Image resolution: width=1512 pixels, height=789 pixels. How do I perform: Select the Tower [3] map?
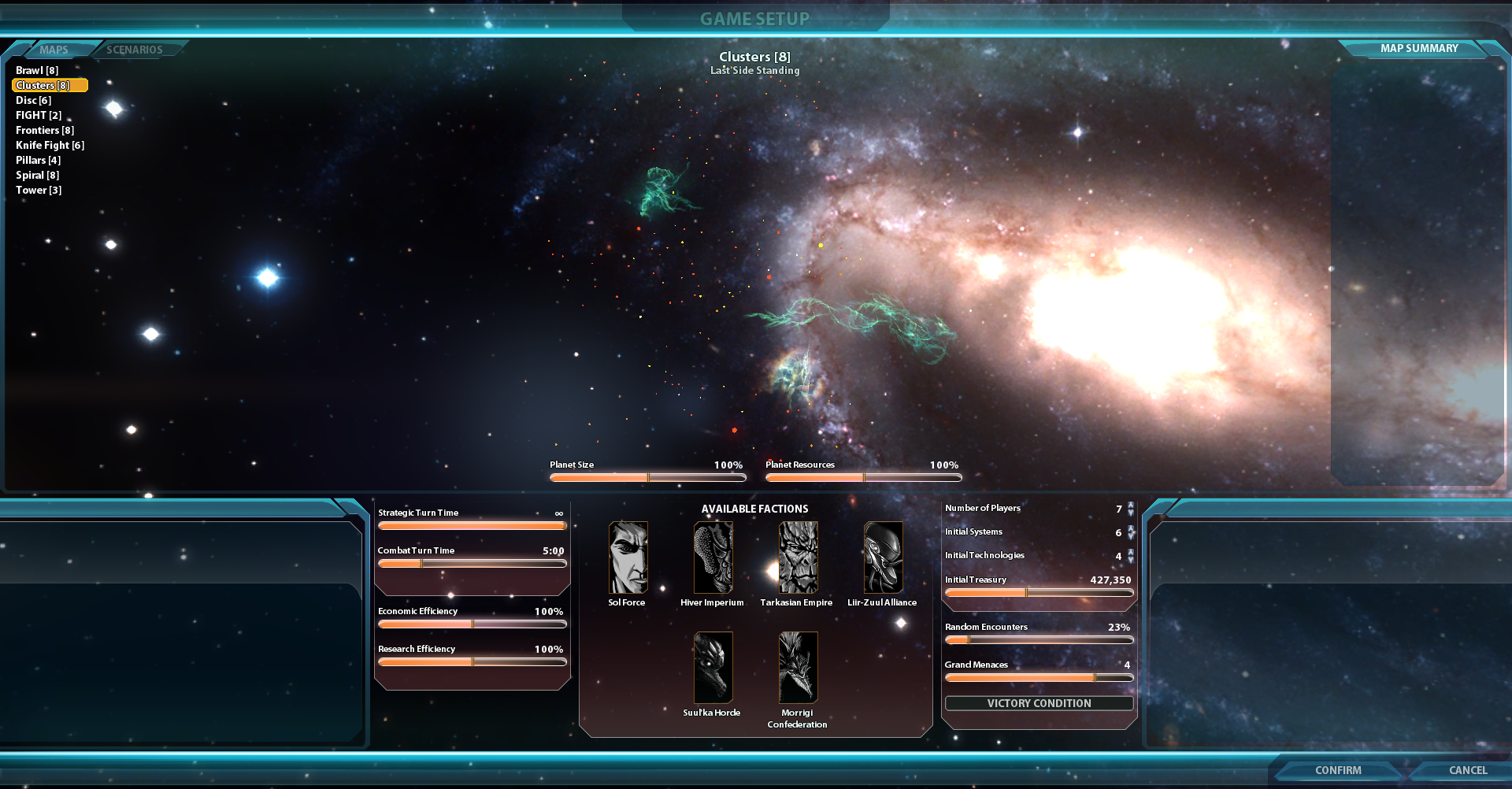(39, 190)
